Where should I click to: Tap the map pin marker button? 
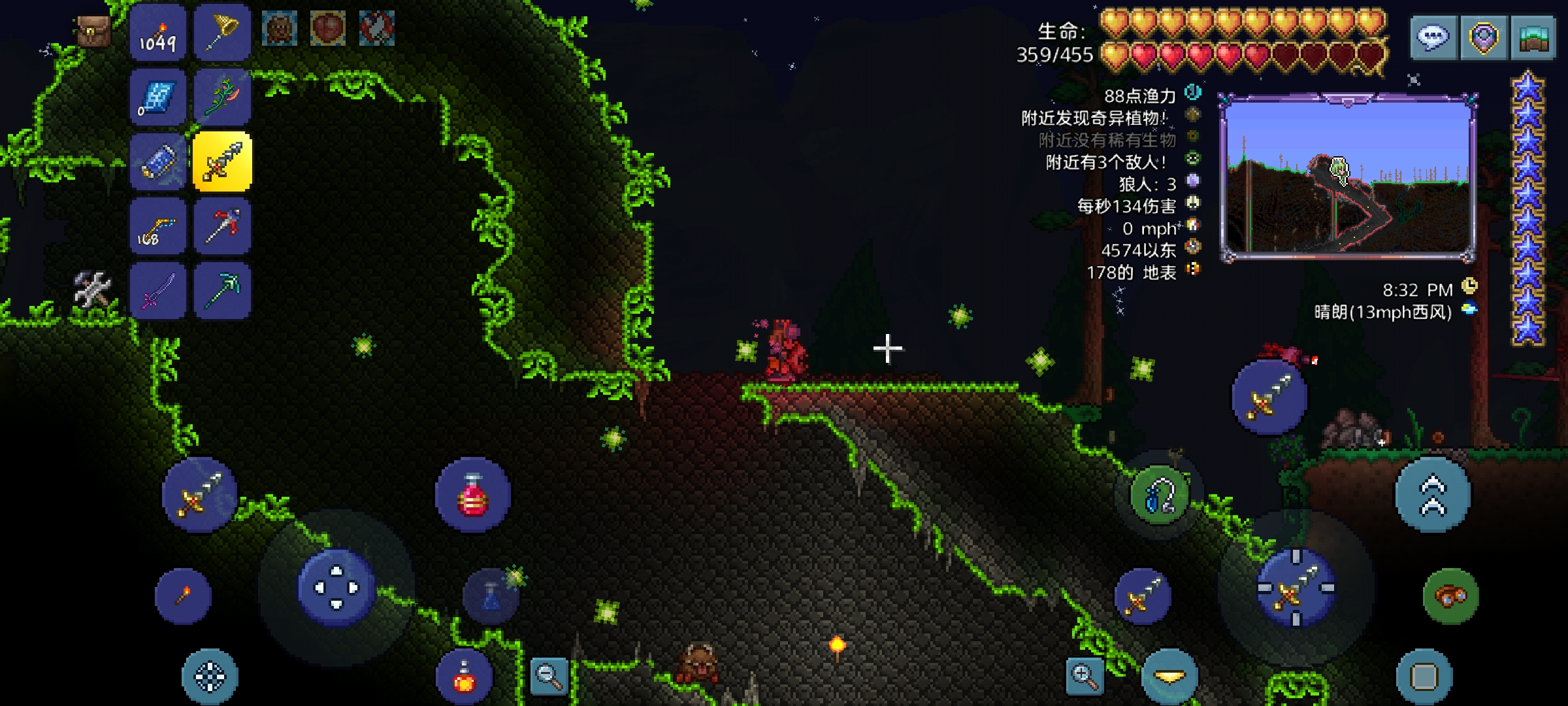tap(1483, 38)
